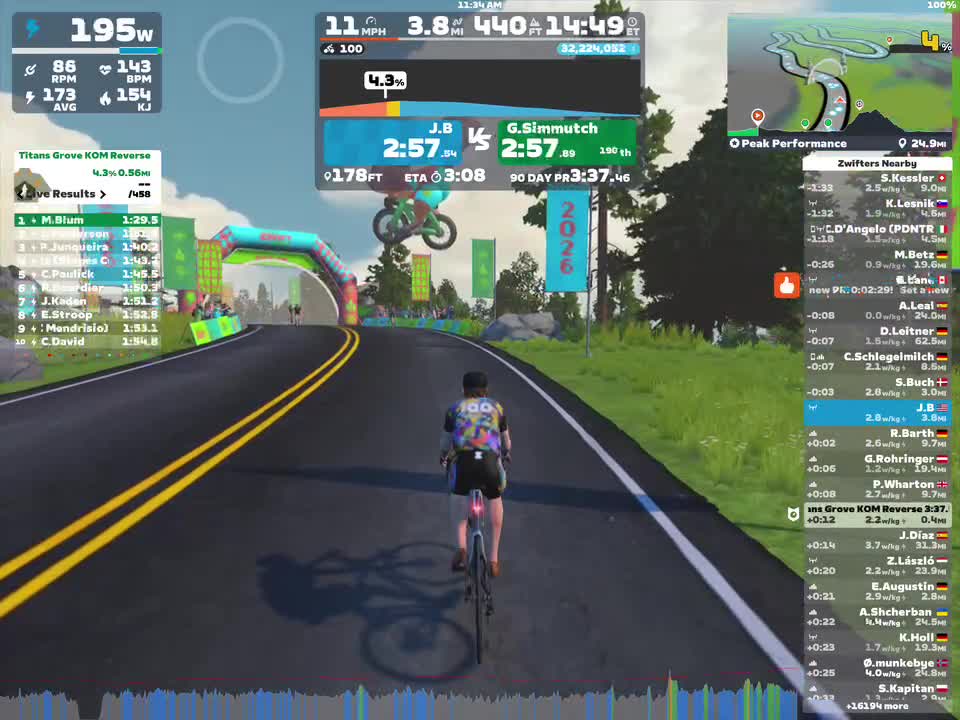Select M.Blum in the KOM leaderboard

click(x=86, y=220)
